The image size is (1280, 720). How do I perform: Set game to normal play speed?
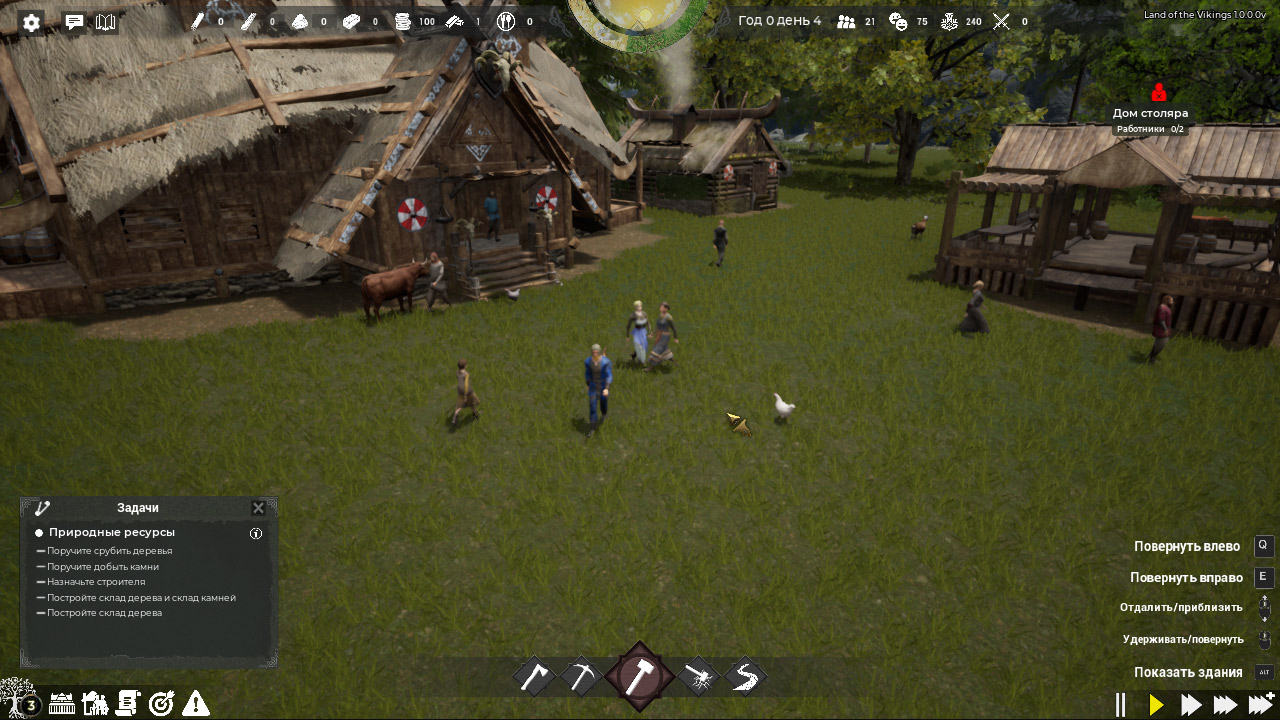(x=1157, y=705)
